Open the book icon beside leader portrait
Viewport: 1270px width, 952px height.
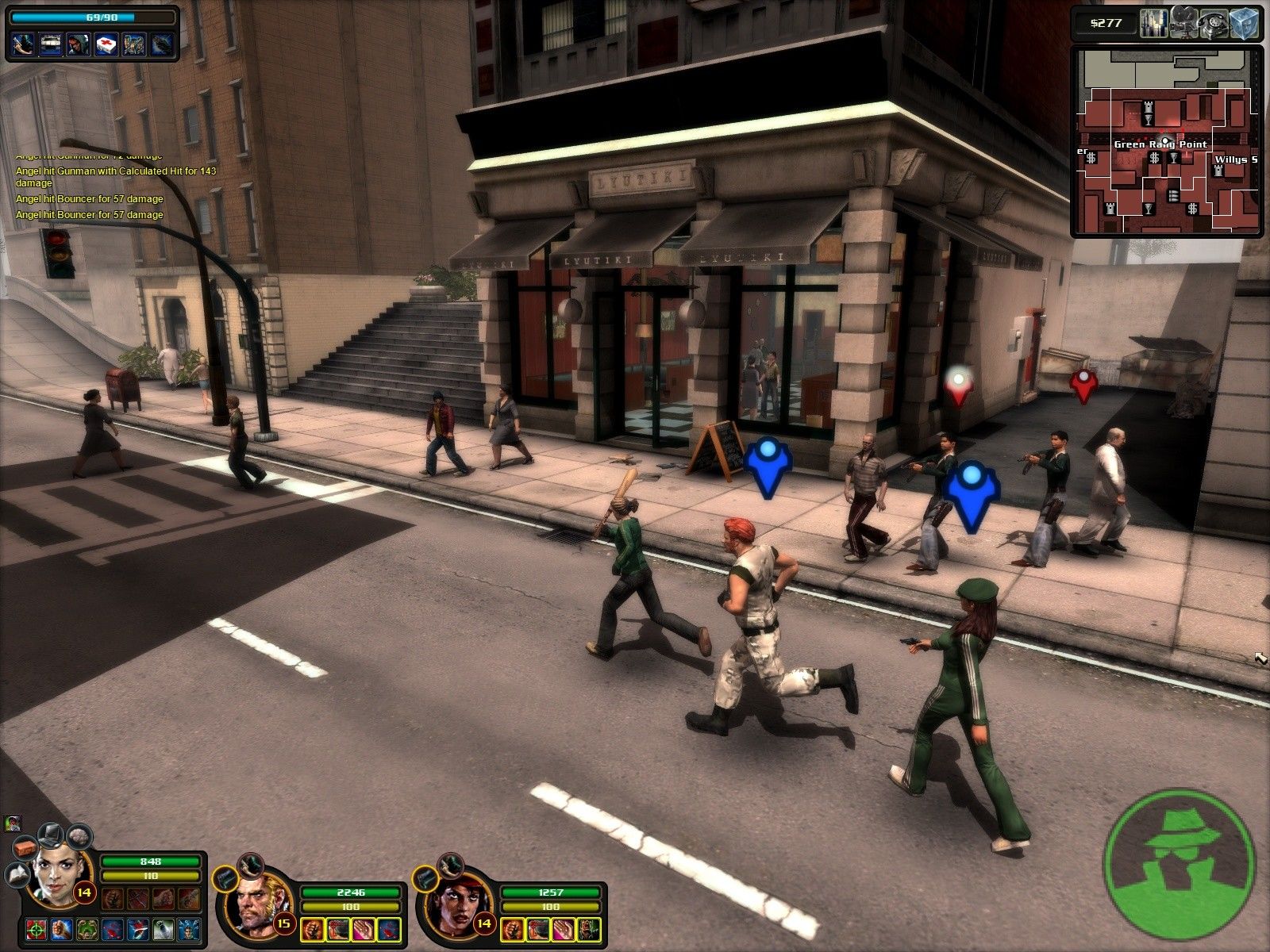pos(17,875)
